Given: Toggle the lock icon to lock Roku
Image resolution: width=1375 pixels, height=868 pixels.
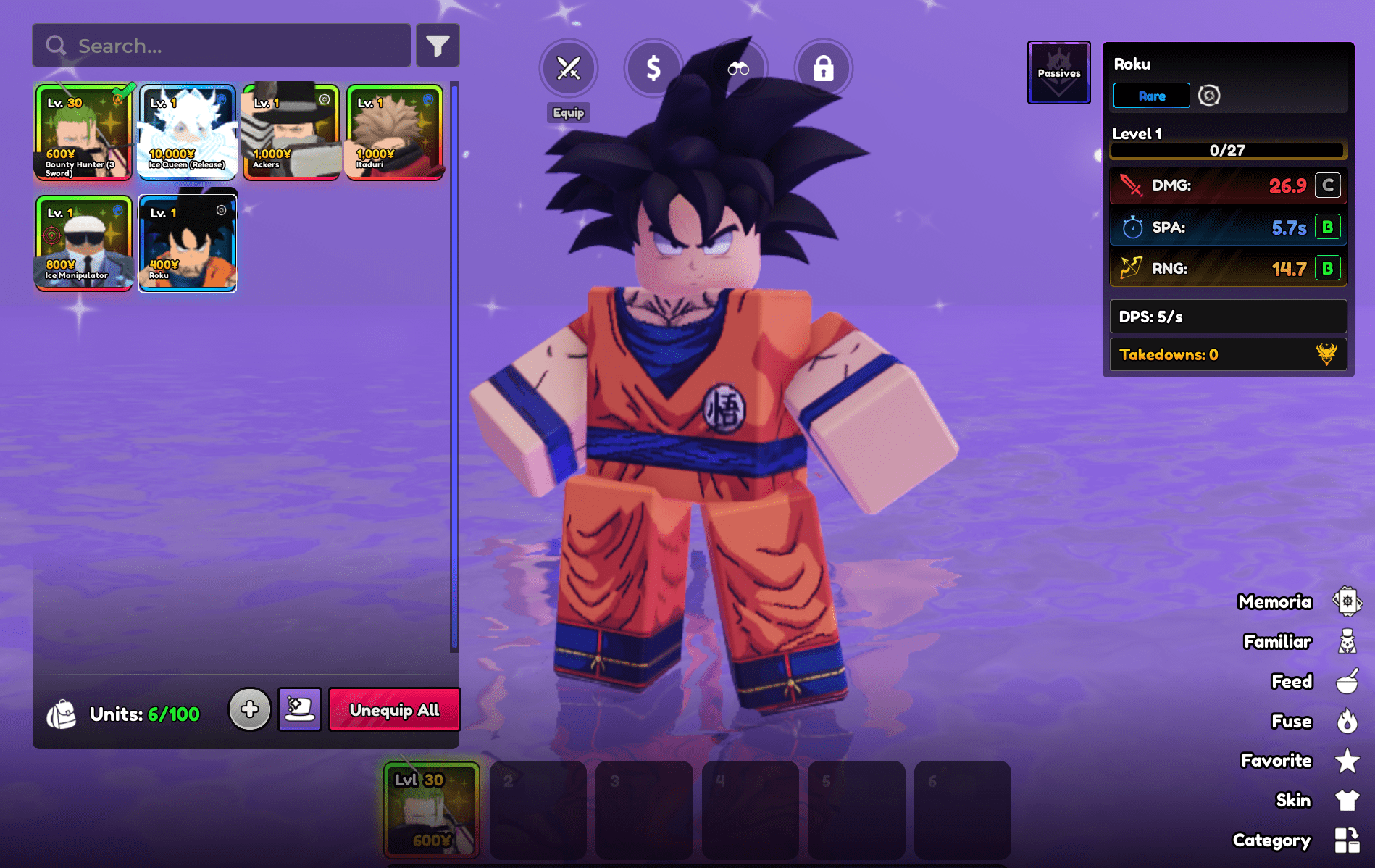Looking at the screenshot, I should click(x=824, y=68).
